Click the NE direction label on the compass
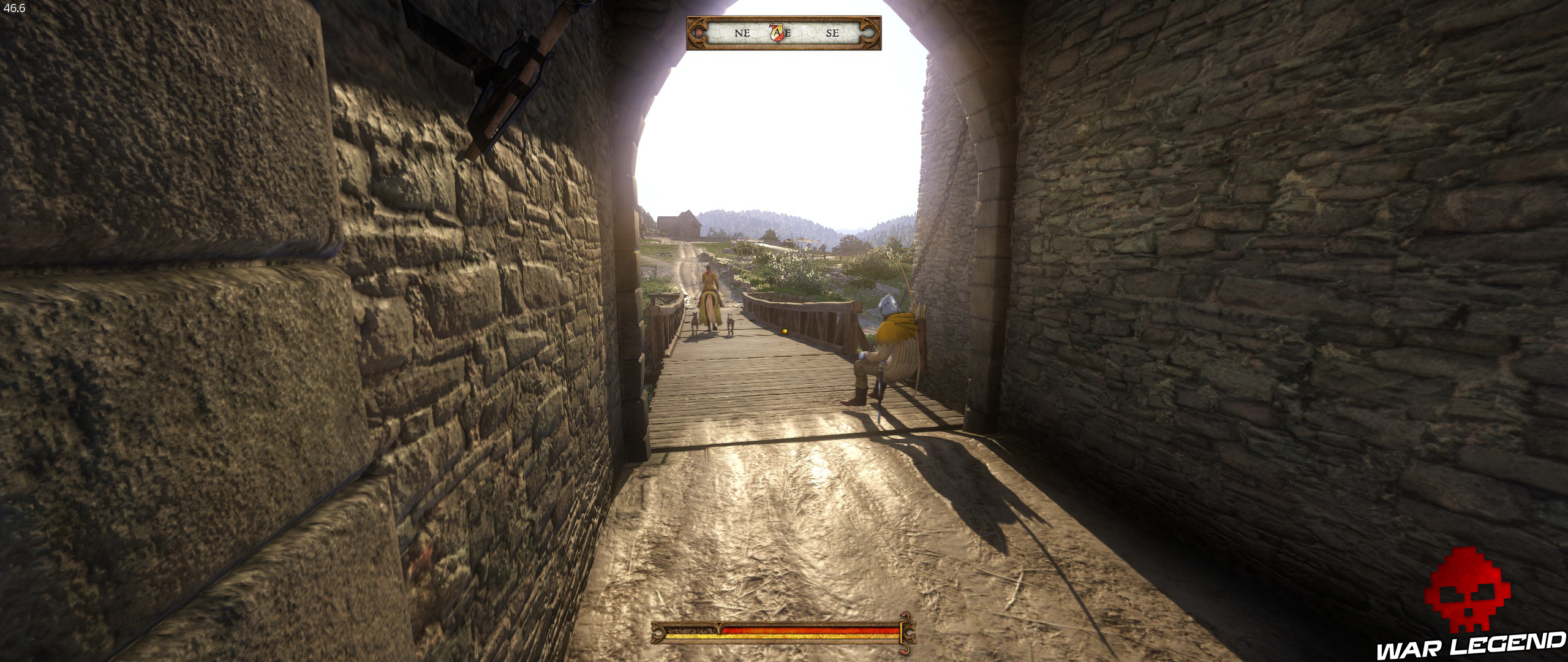This screenshot has height=662, width=1568. coord(742,34)
